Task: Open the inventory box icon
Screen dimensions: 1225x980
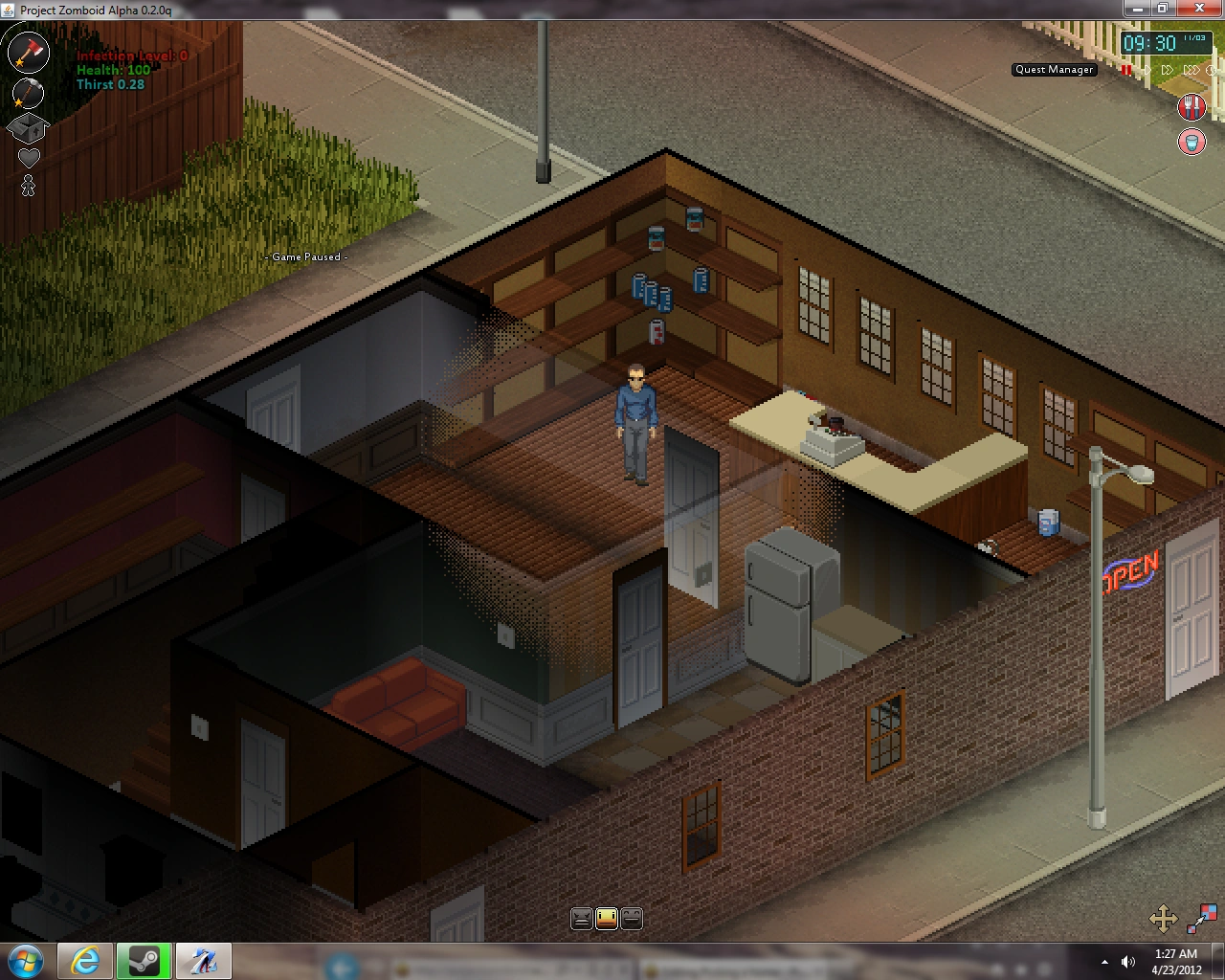Action: (28, 128)
